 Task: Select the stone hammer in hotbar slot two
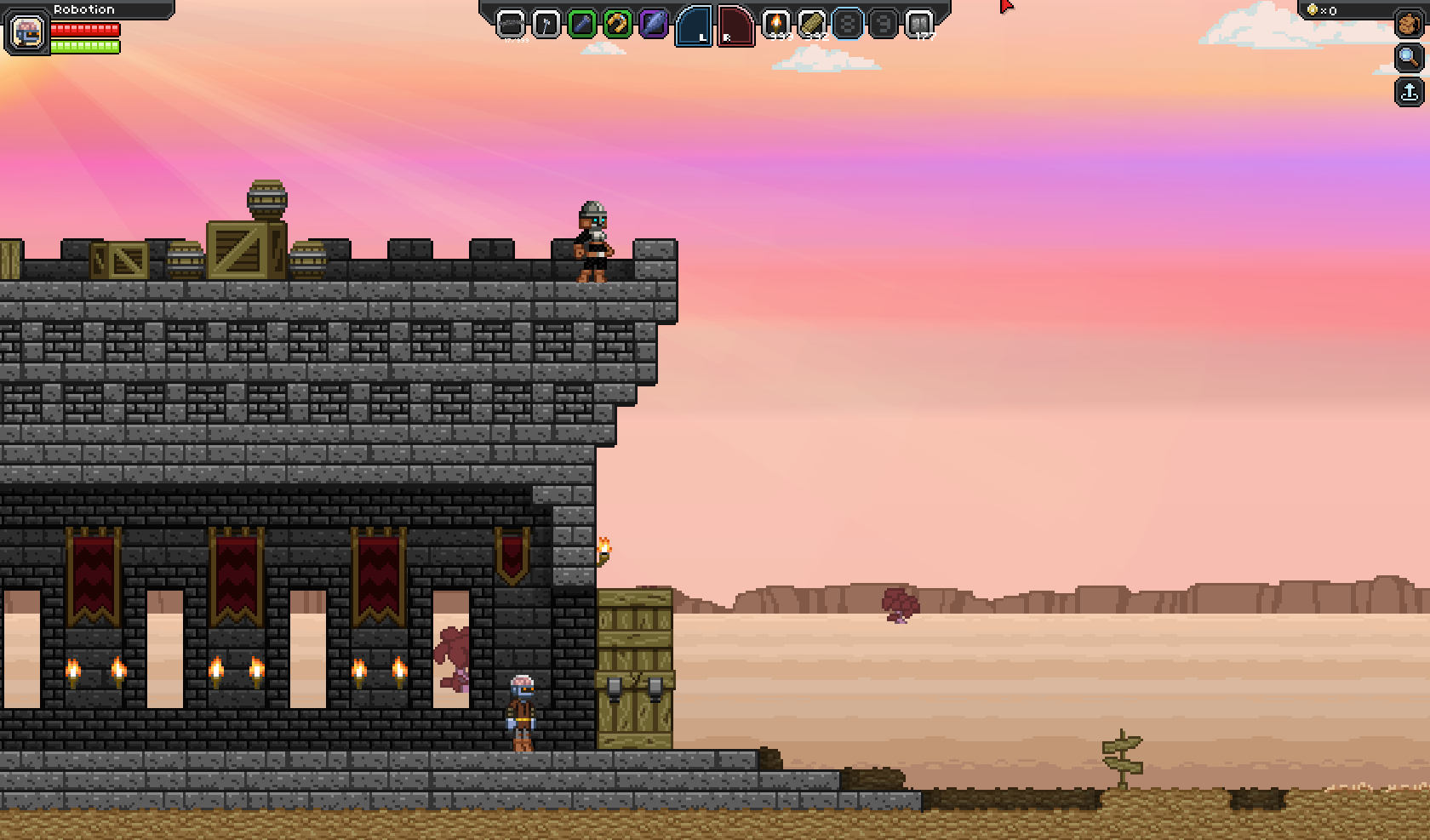point(546,26)
